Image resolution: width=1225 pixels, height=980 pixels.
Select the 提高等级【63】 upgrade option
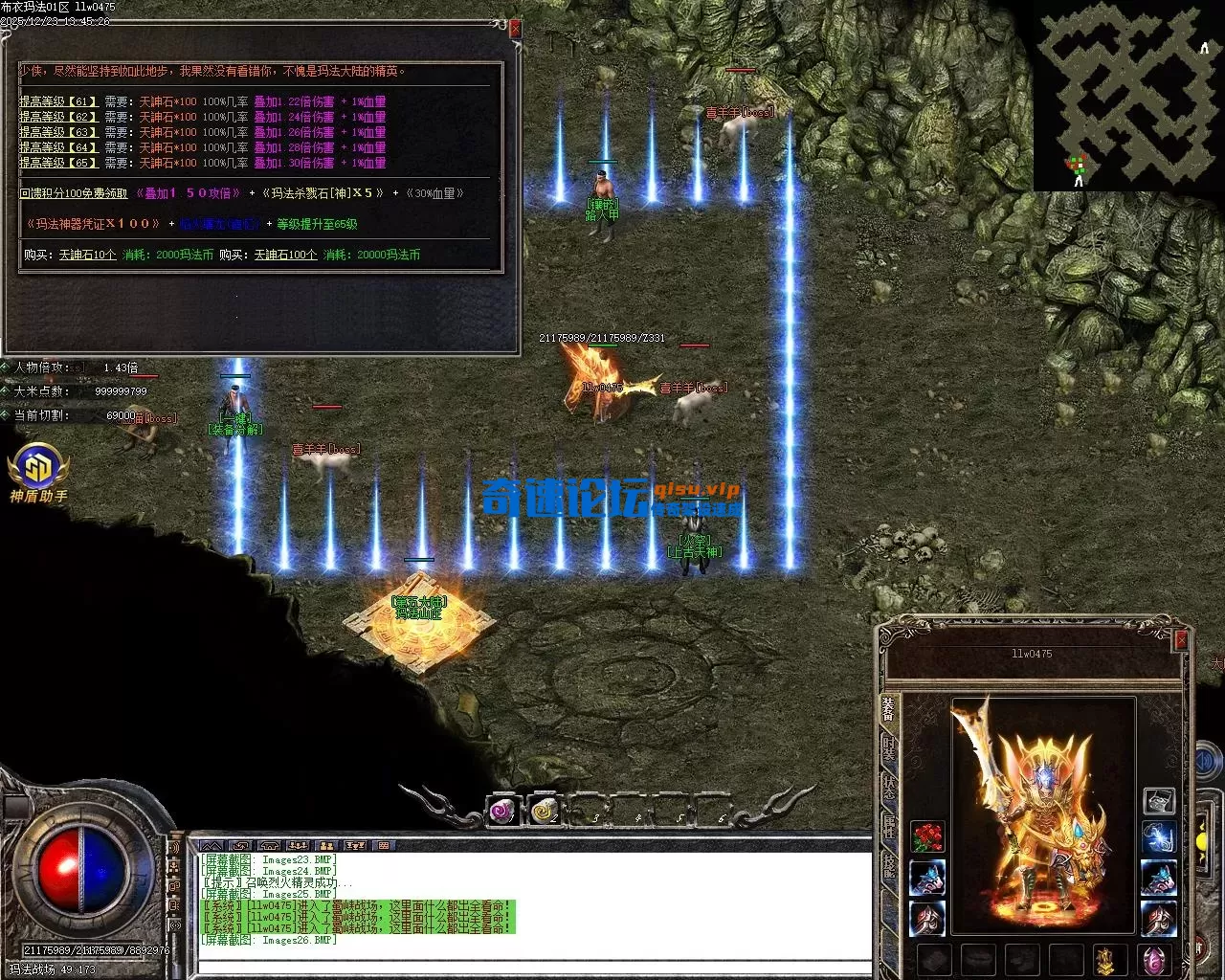click(58, 132)
